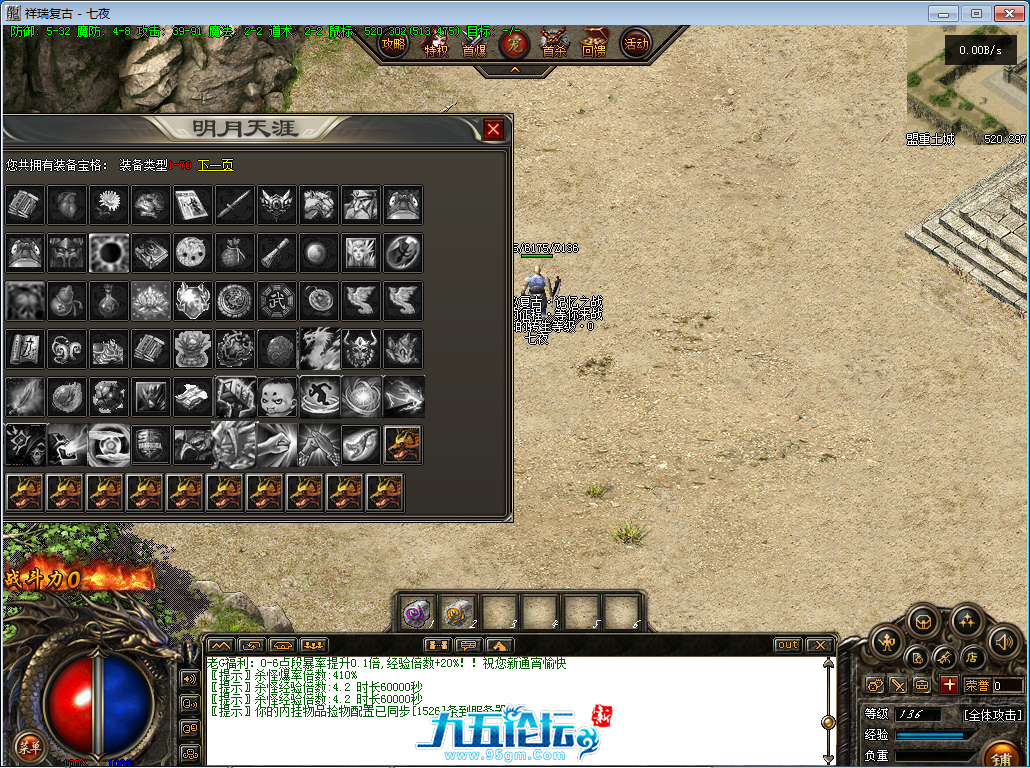Viewport: 1030px width, 768px height.
Task: Open the 首杀 first-kill icon
Action: (x=553, y=44)
